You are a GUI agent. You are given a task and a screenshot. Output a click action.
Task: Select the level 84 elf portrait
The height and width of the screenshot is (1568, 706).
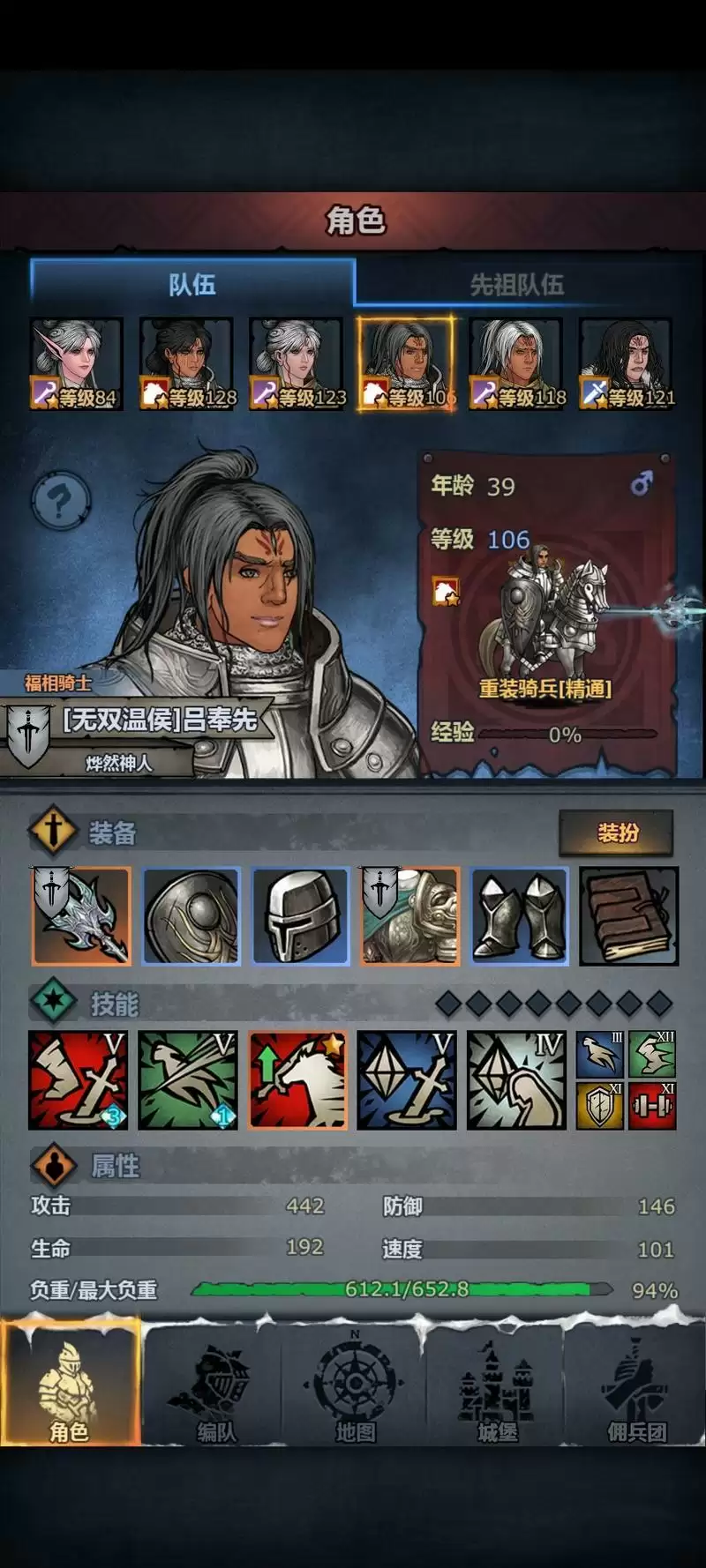76,364
